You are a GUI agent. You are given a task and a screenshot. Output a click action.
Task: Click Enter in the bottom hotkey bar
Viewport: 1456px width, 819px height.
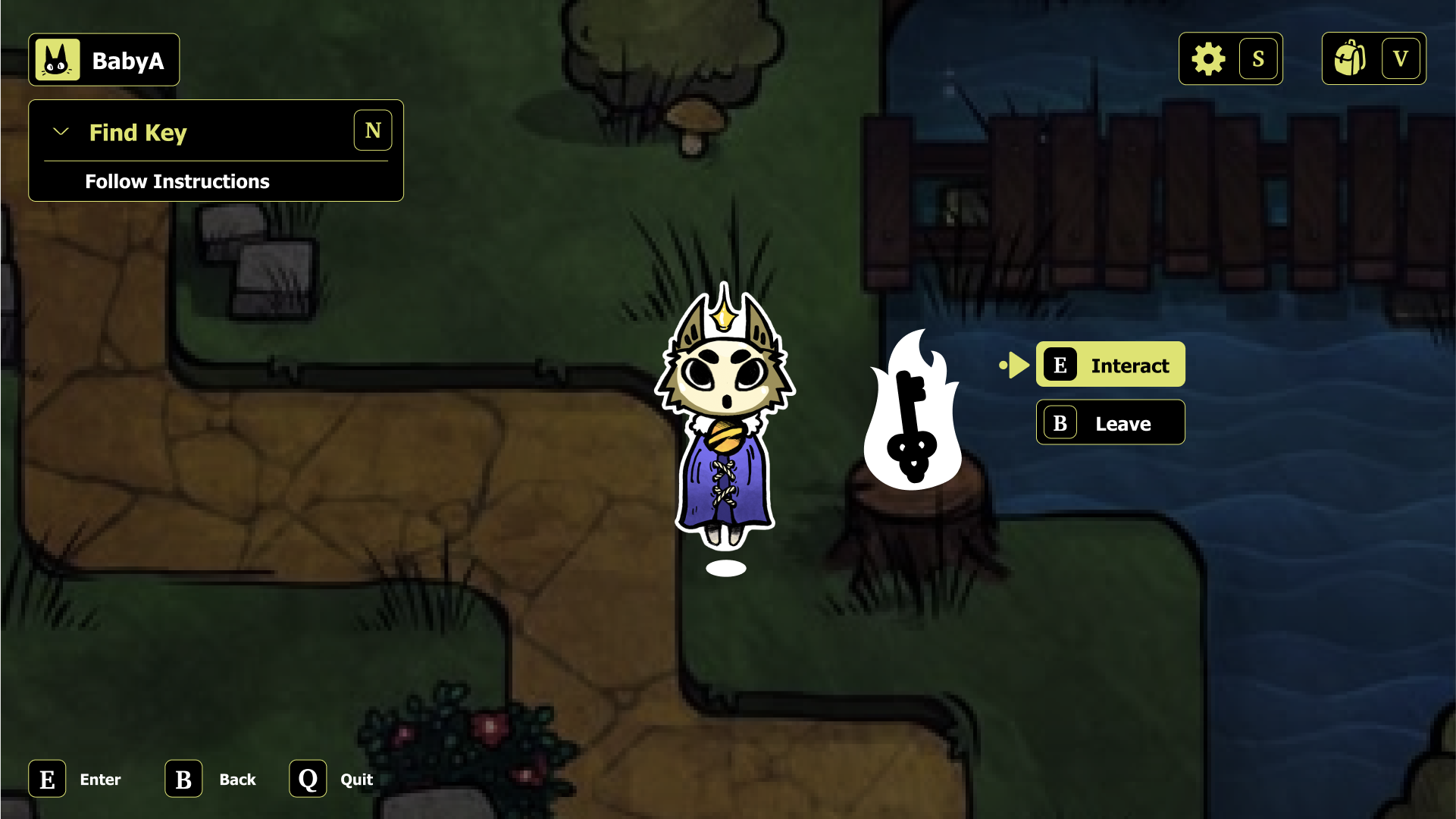point(99,779)
